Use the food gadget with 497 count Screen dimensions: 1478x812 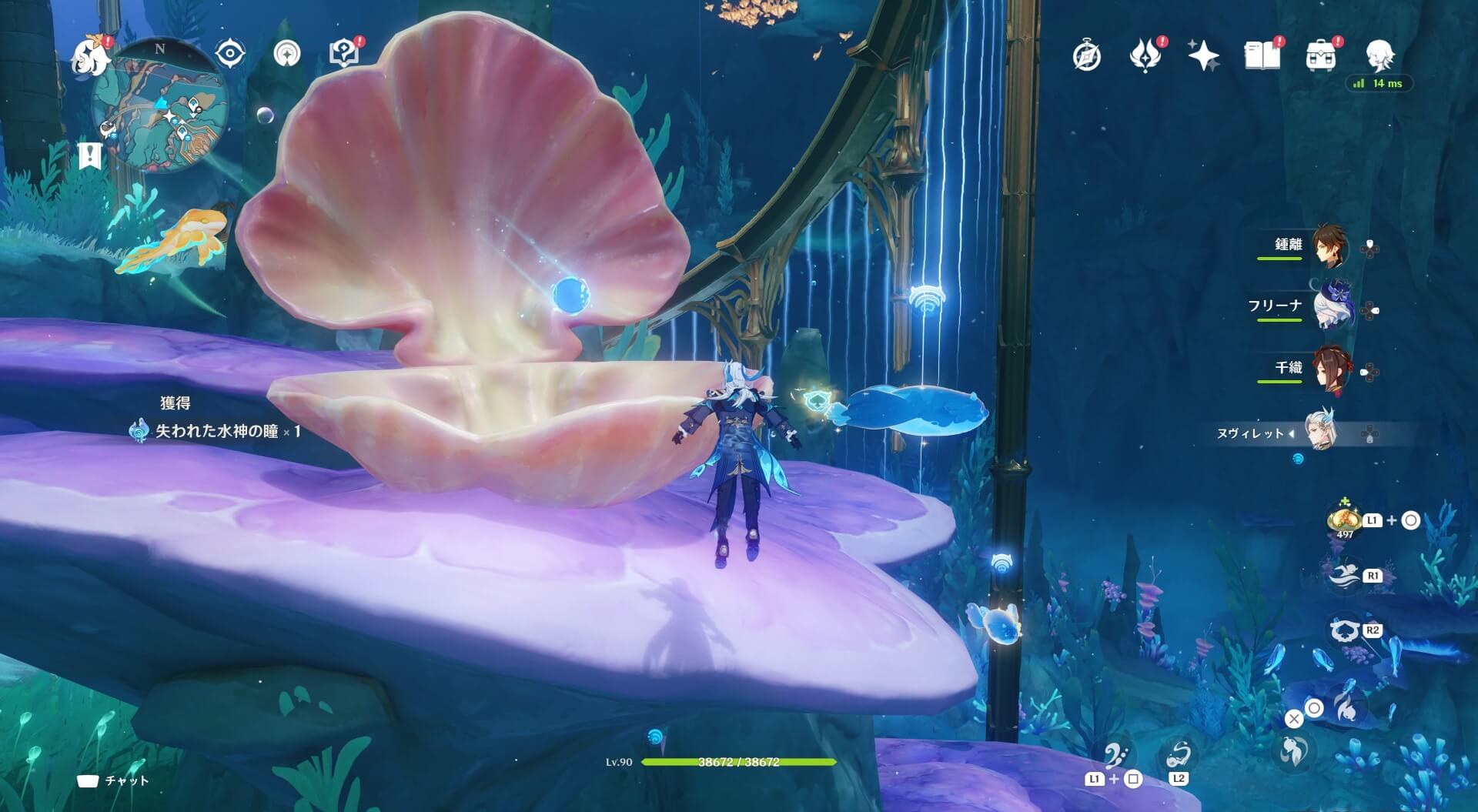click(1344, 520)
